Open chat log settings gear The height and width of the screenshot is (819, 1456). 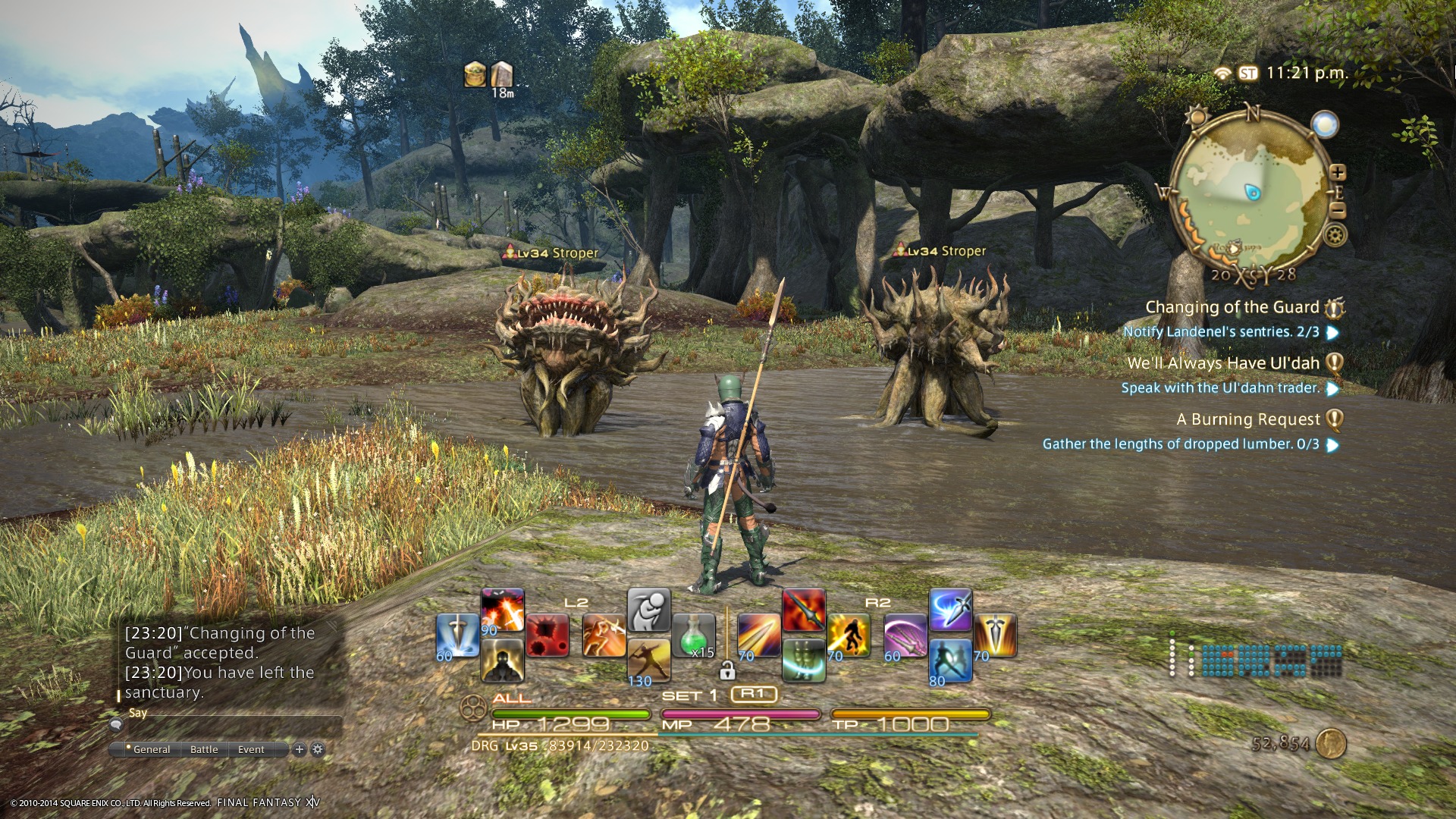318,749
